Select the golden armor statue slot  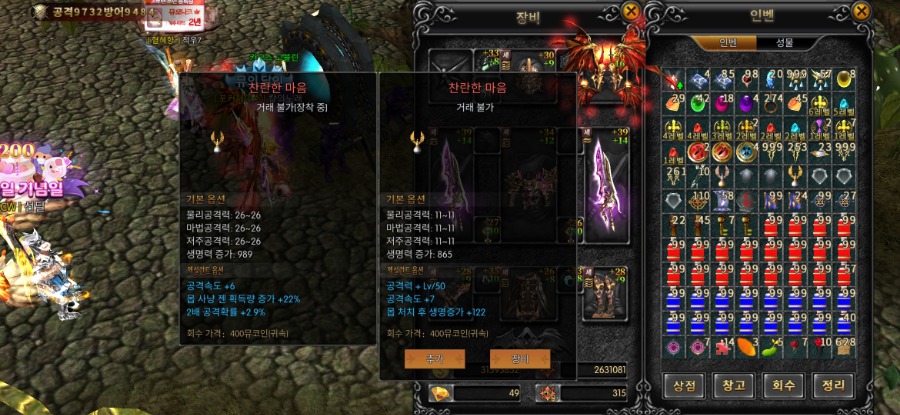[x=606, y=292]
